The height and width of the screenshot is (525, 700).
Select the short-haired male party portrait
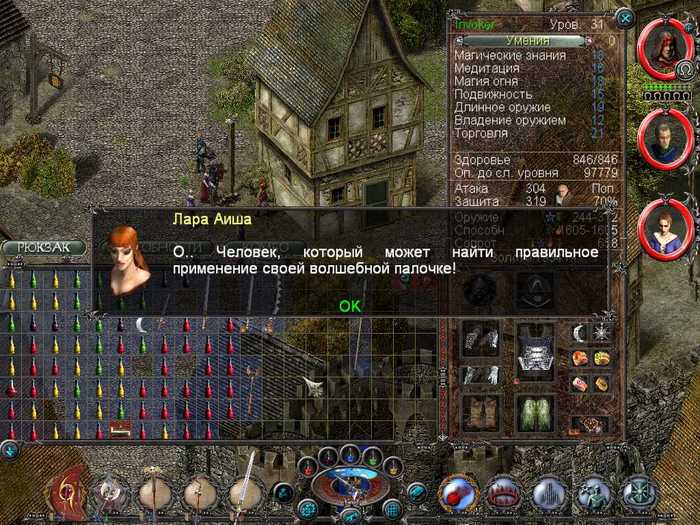pos(662,137)
